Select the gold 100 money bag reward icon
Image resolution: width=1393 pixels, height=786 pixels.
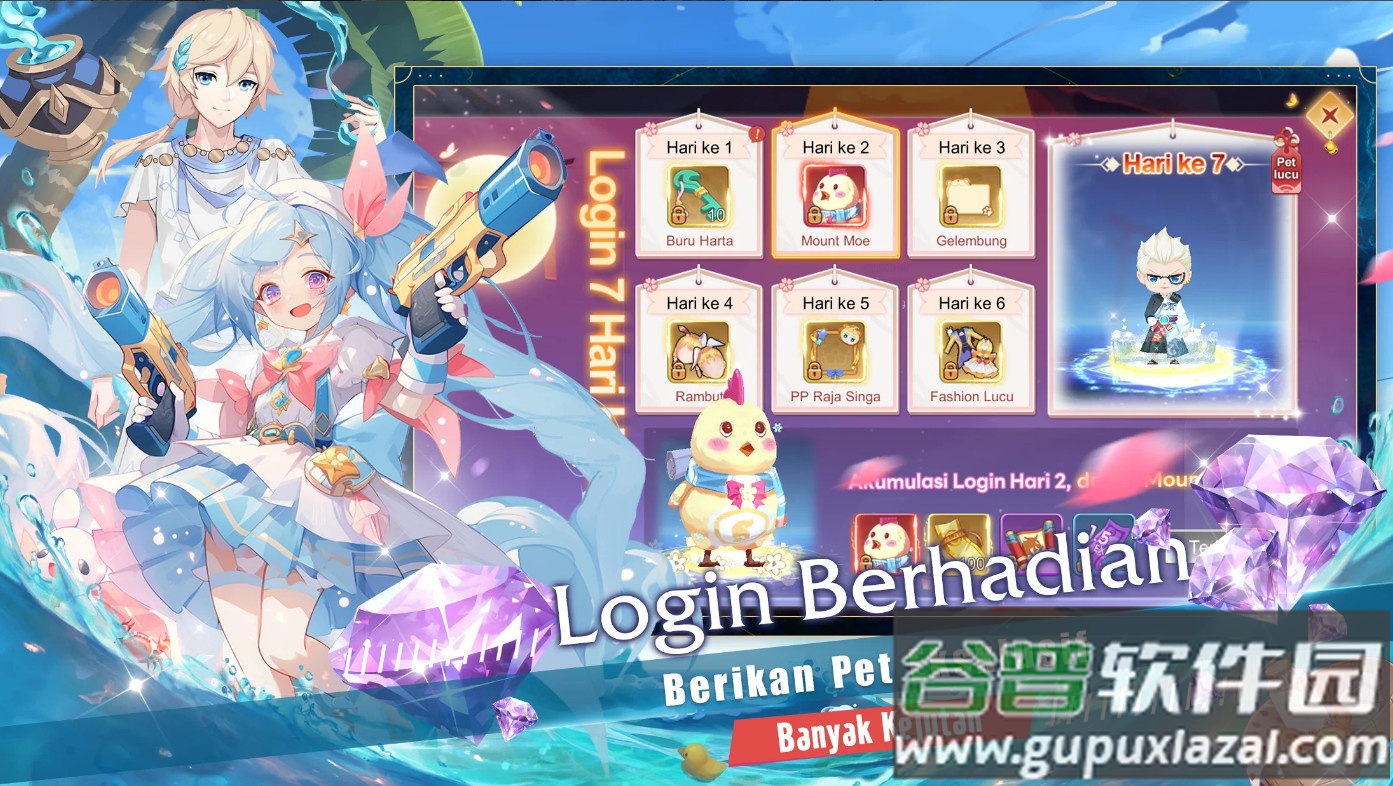[958, 545]
